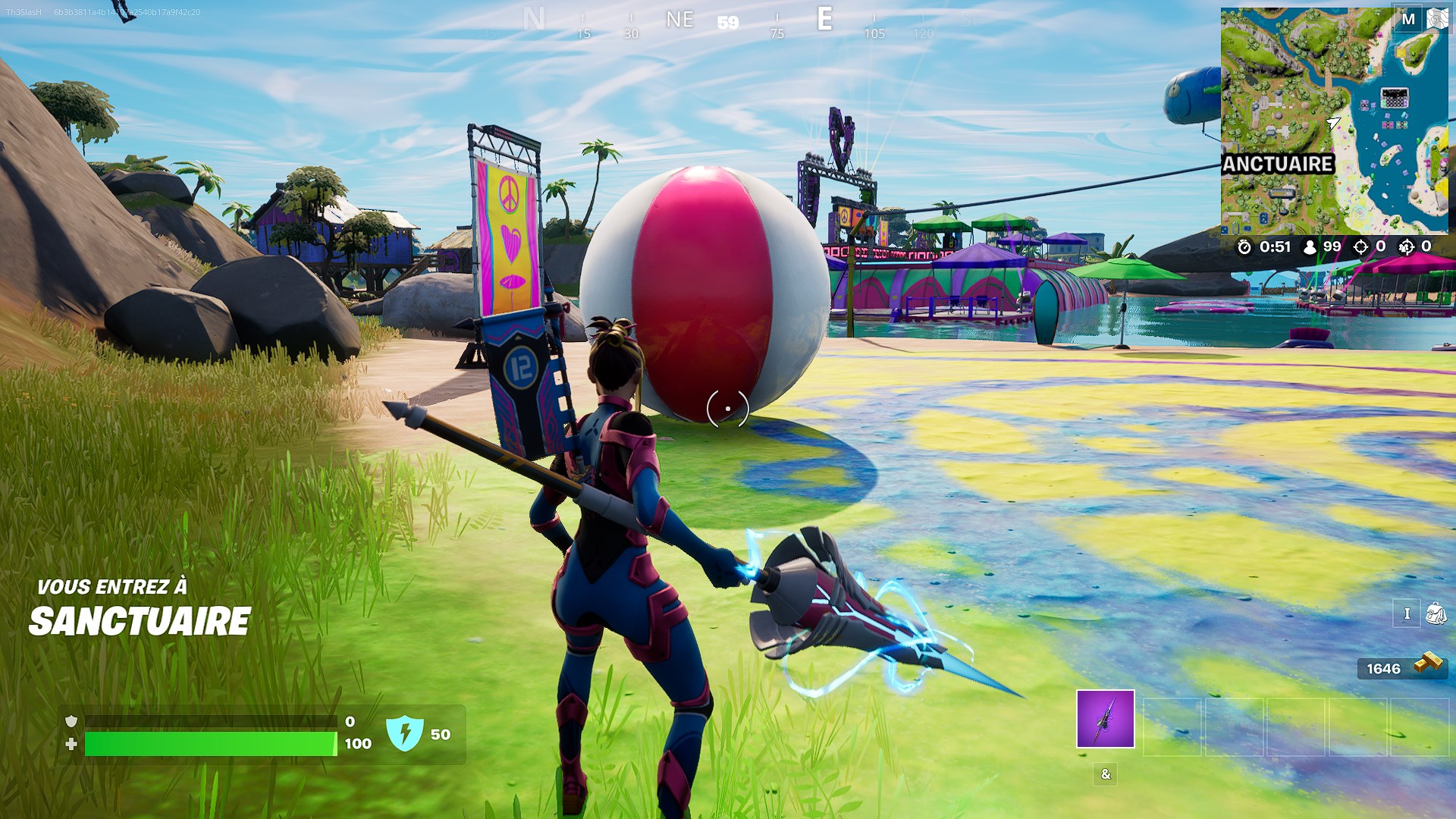The image size is (1456, 819).
Task: Click the stopwatch match timer icon
Action: tap(1244, 246)
